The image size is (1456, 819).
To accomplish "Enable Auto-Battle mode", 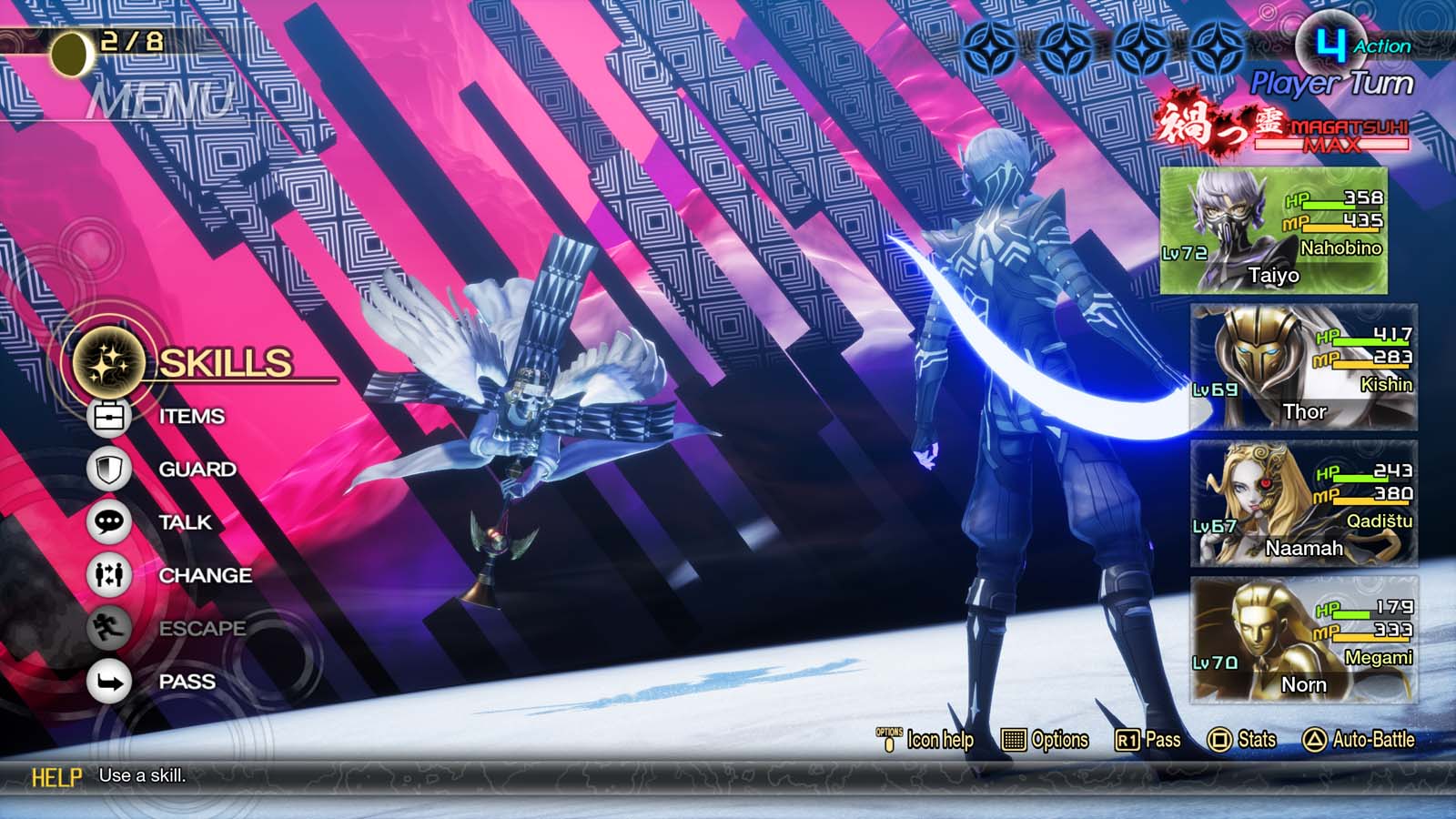I will (1365, 741).
